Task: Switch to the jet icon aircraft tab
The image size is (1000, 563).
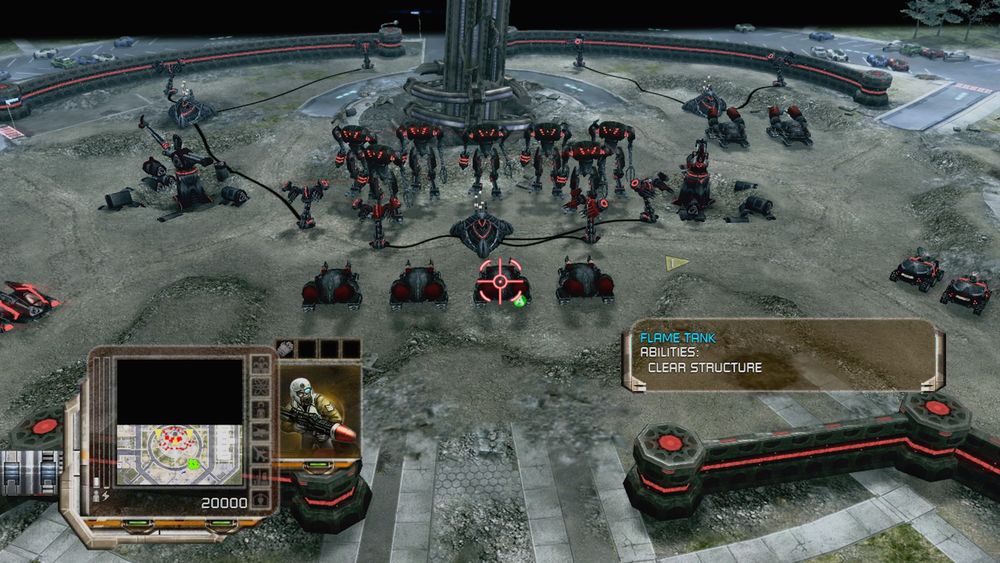Action: pyautogui.click(x=259, y=453)
